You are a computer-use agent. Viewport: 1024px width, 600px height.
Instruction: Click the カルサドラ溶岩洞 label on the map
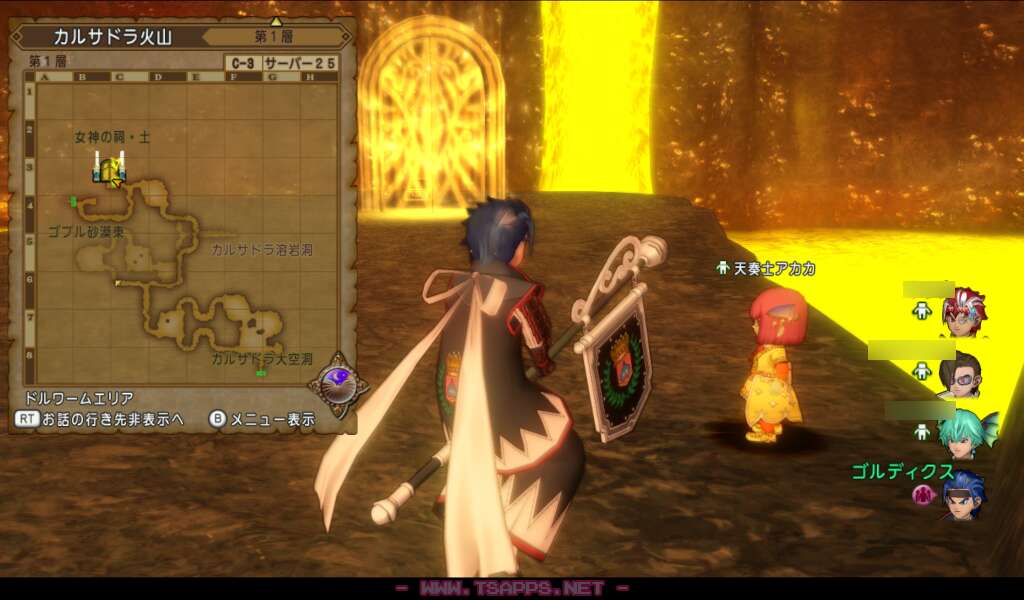(x=261, y=249)
